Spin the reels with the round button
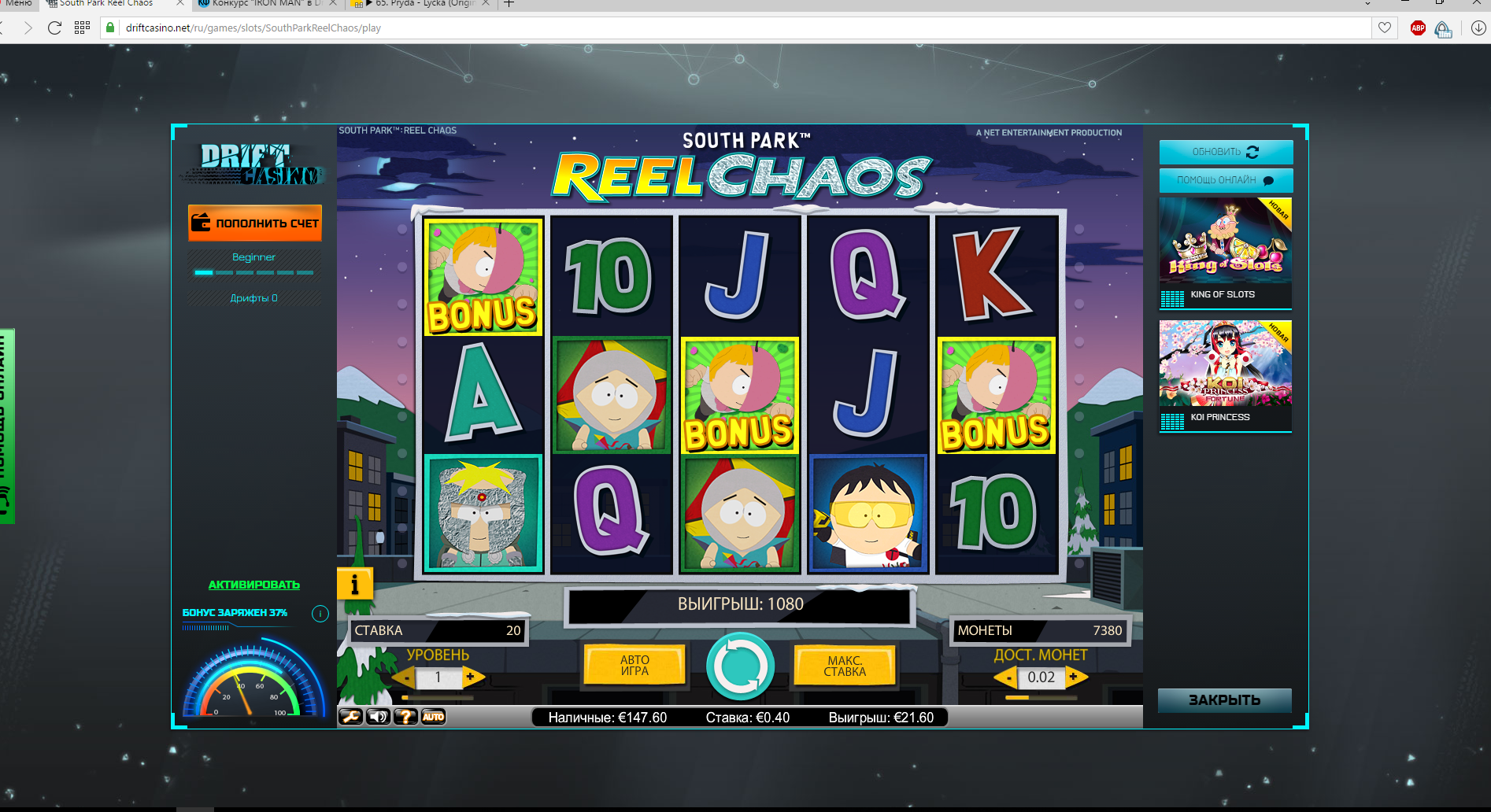This screenshot has width=1491, height=812. pyautogui.click(x=740, y=666)
